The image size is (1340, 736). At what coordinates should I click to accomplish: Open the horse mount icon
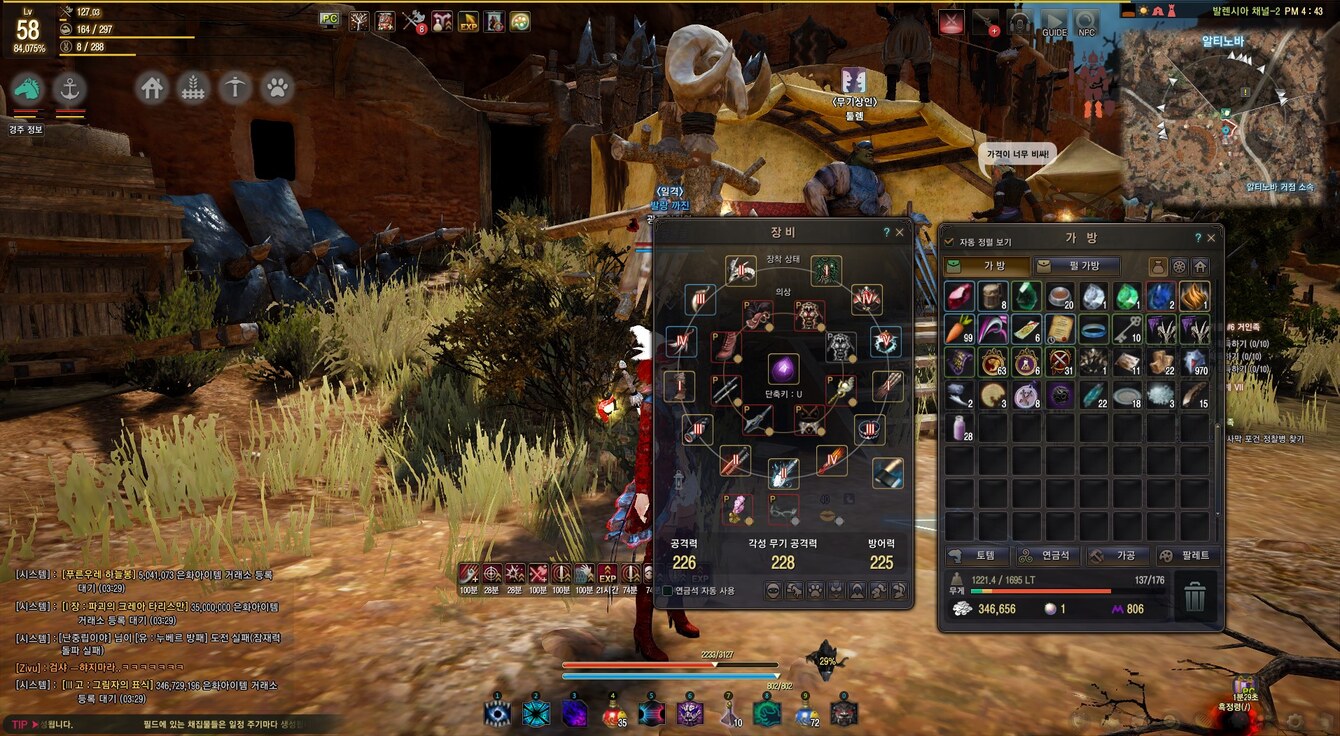(27, 89)
